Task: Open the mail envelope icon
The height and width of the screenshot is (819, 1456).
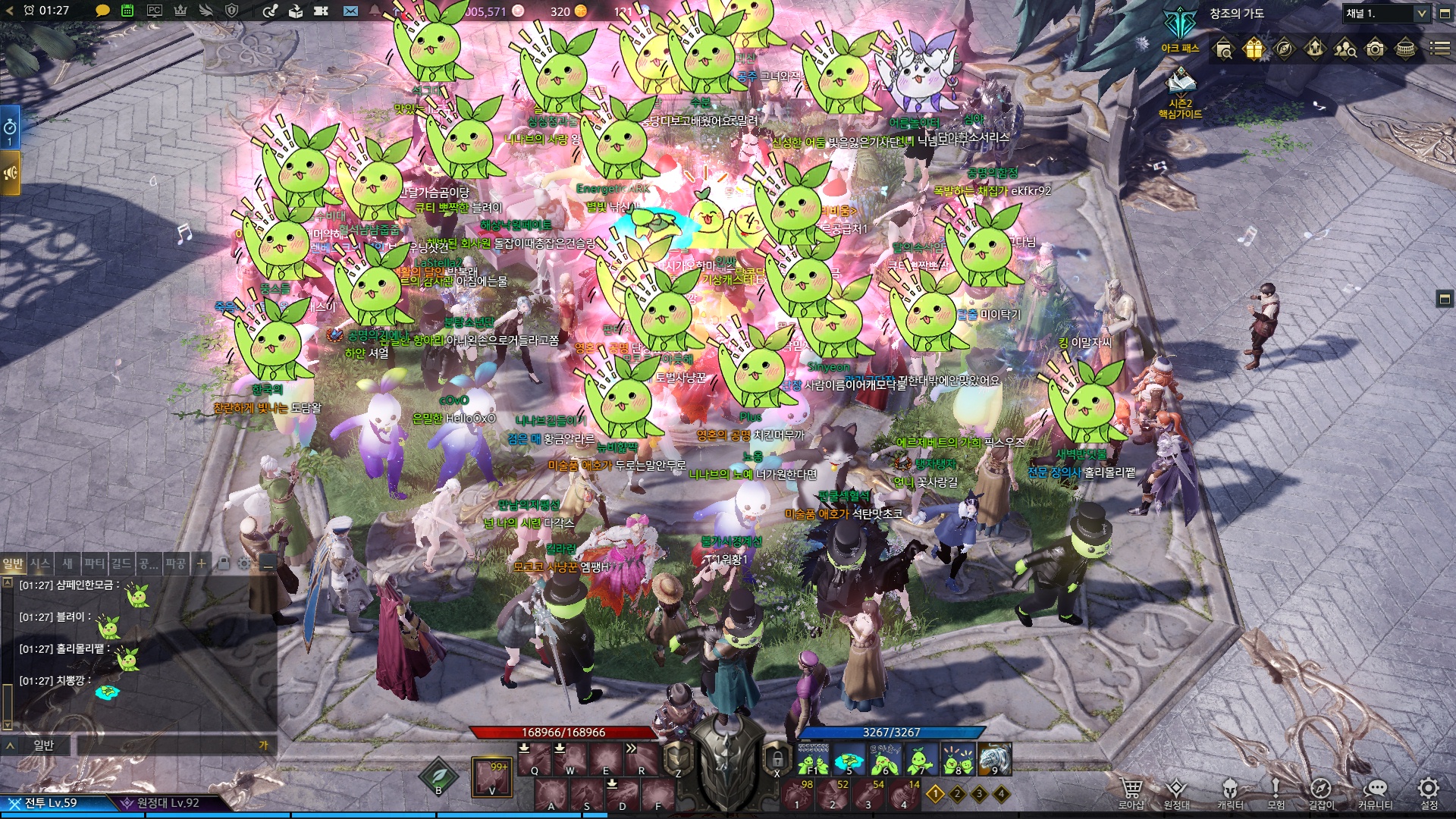Action: pos(350,11)
